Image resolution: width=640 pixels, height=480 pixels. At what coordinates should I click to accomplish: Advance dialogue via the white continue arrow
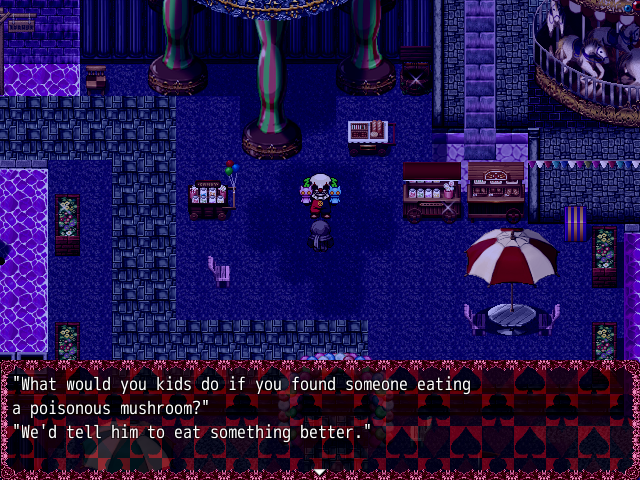click(319, 471)
